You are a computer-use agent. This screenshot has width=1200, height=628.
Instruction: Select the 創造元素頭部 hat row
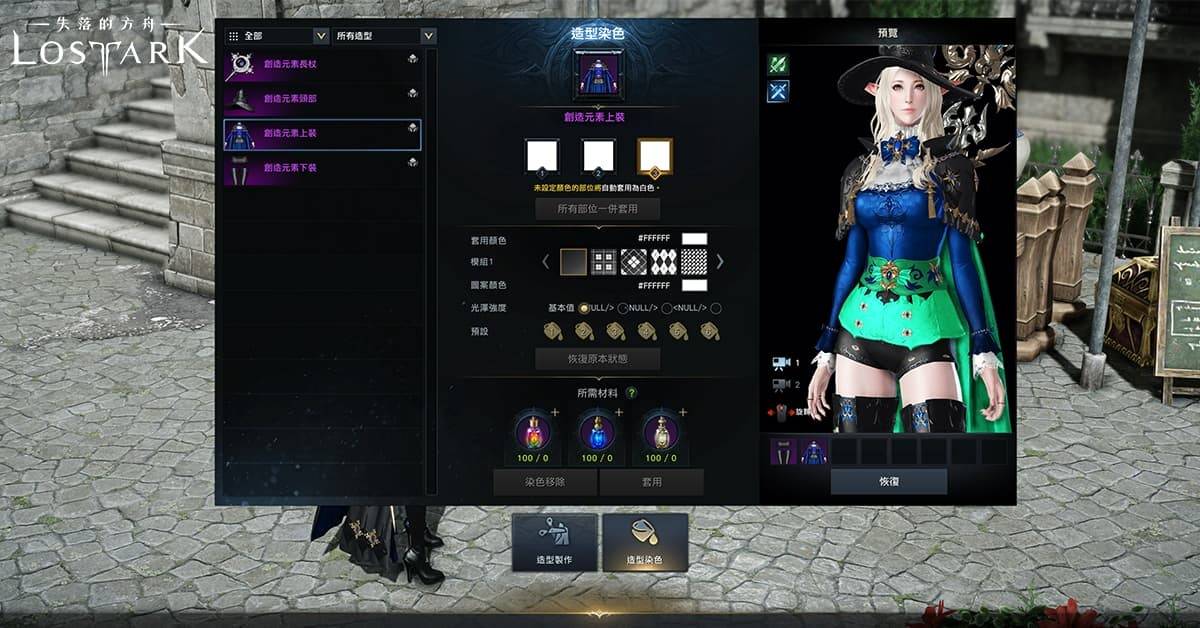coord(322,99)
